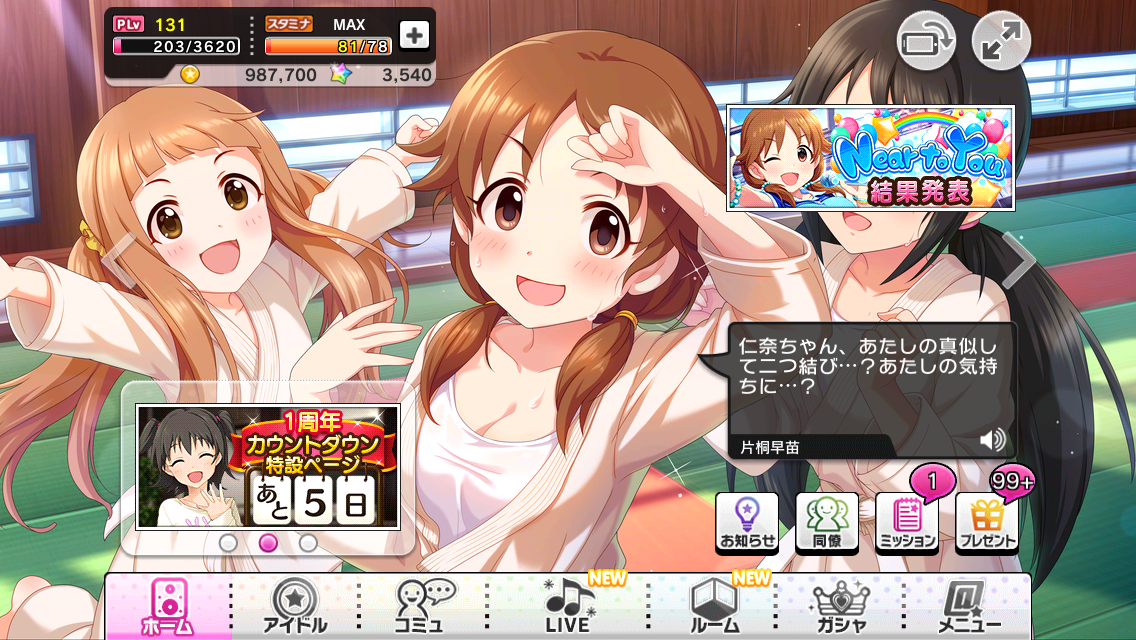Replay voice with the speaker icon
The height and width of the screenshot is (640, 1136).
point(992,440)
